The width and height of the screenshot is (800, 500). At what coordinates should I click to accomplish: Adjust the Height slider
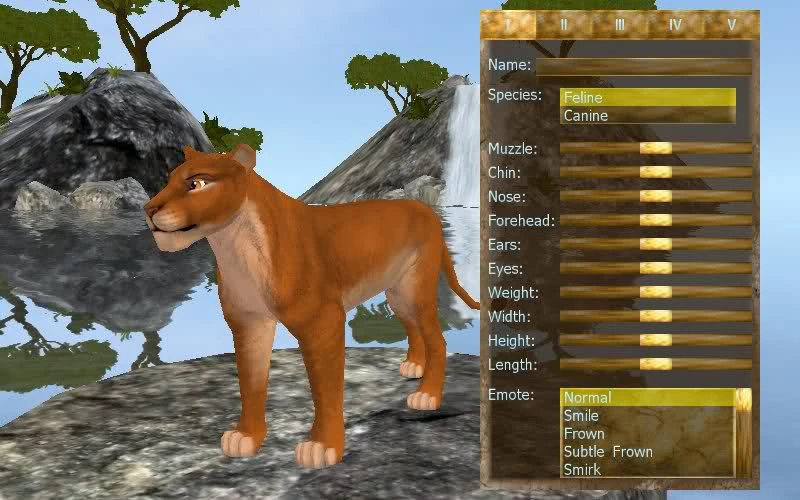pos(655,340)
